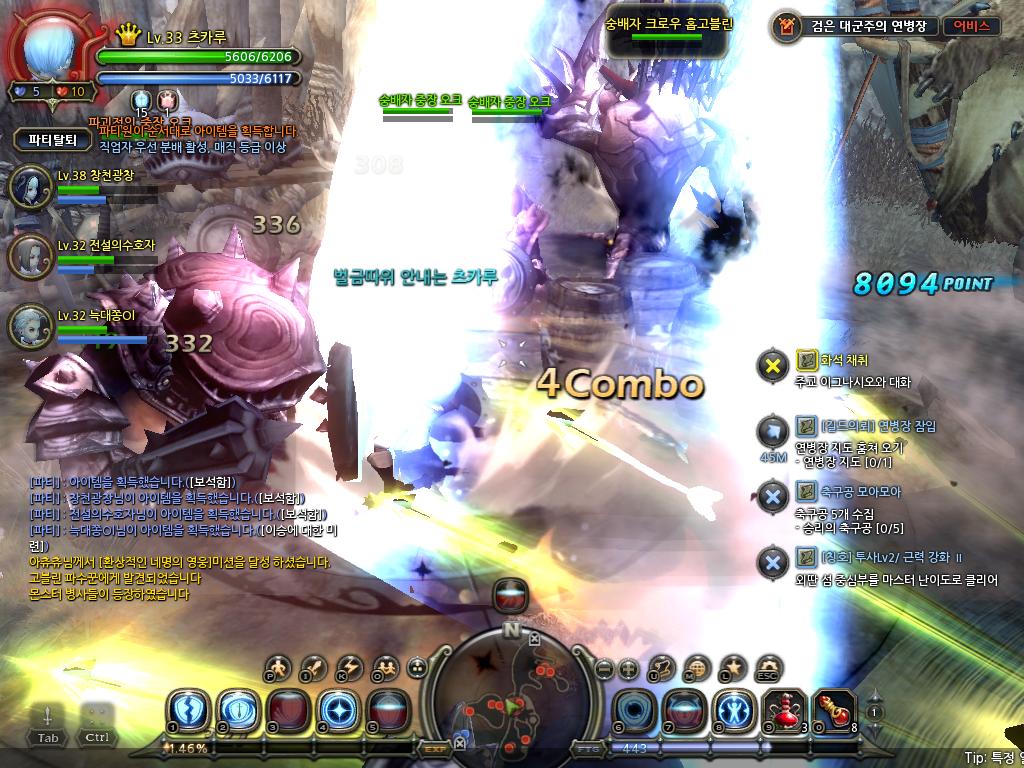This screenshot has height=768, width=1024.
Task: Zoom out the minimap with minus button
Action: [x=604, y=670]
